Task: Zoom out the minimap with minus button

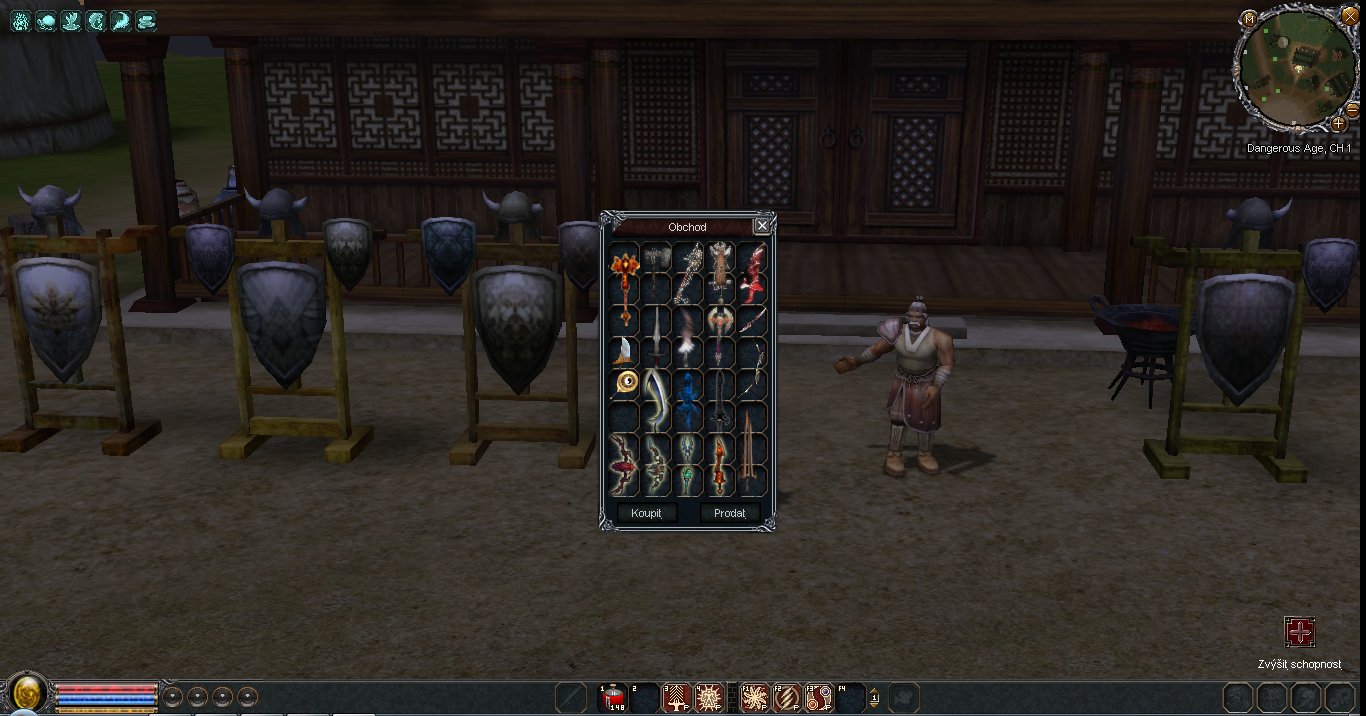Action: [1352, 109]
